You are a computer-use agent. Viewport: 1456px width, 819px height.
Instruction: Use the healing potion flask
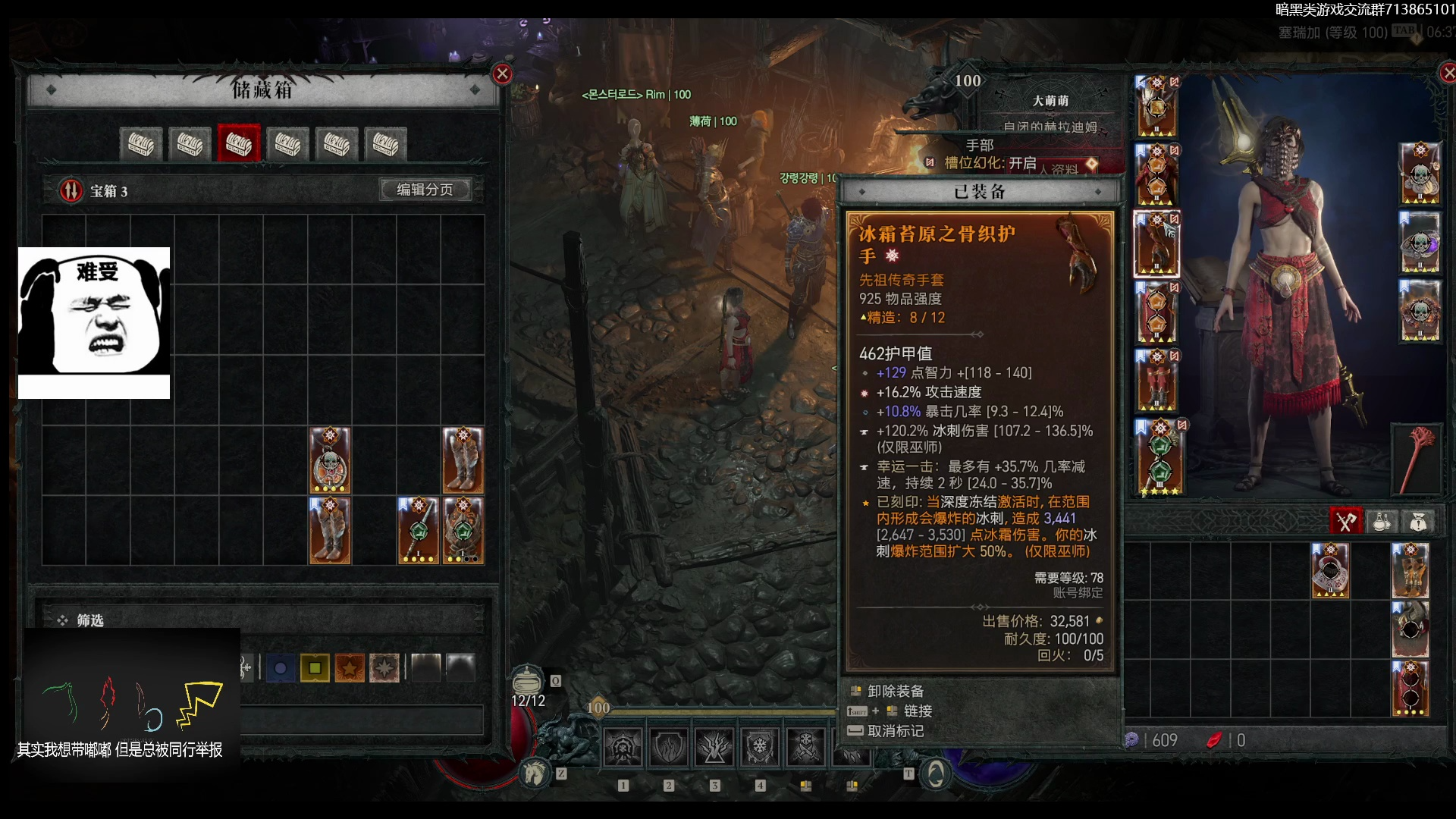pyautogui.click(x=528, y=681)
